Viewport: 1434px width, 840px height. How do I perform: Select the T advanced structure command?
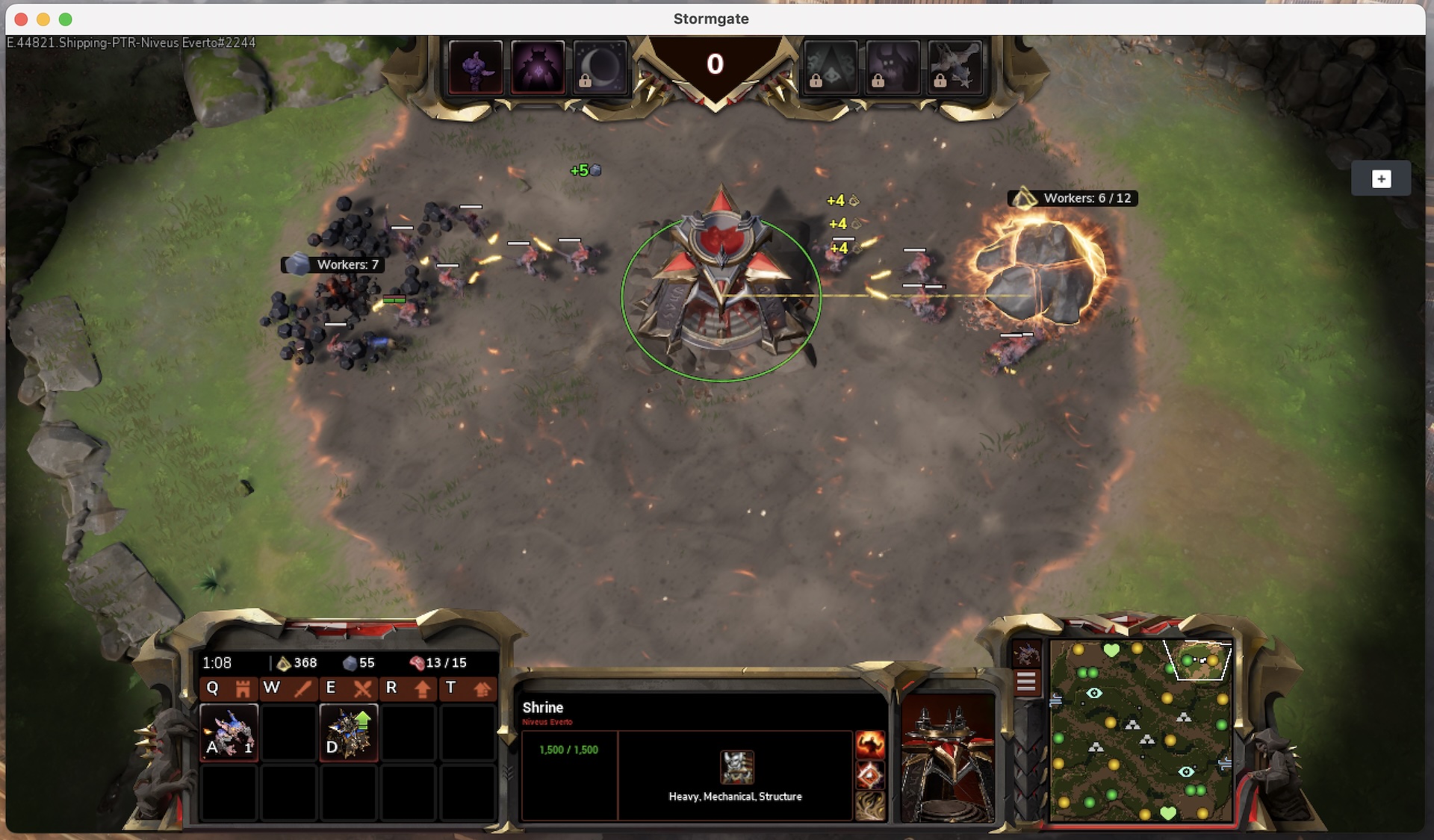pos(466,688)
